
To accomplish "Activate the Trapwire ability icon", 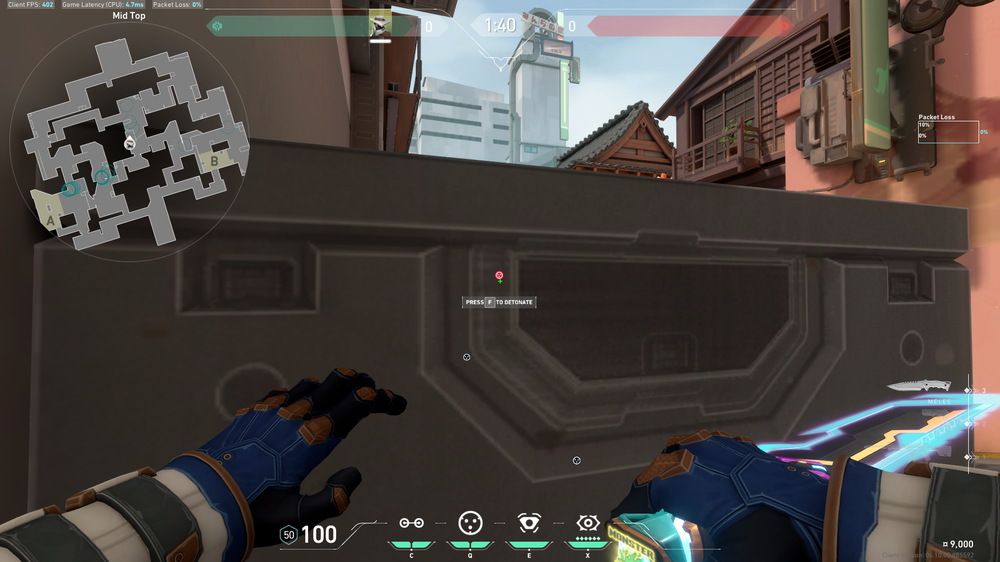I will [411, 523].
